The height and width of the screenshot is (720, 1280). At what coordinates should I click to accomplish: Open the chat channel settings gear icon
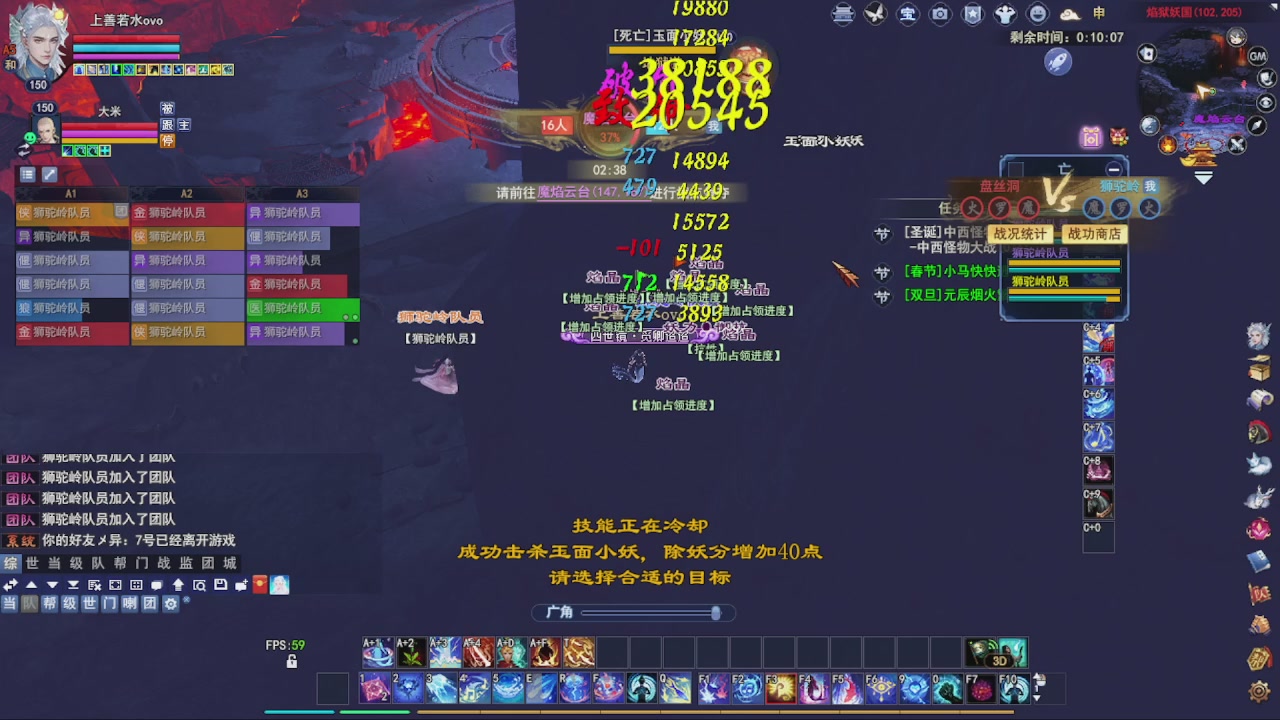tap(172, 604)
